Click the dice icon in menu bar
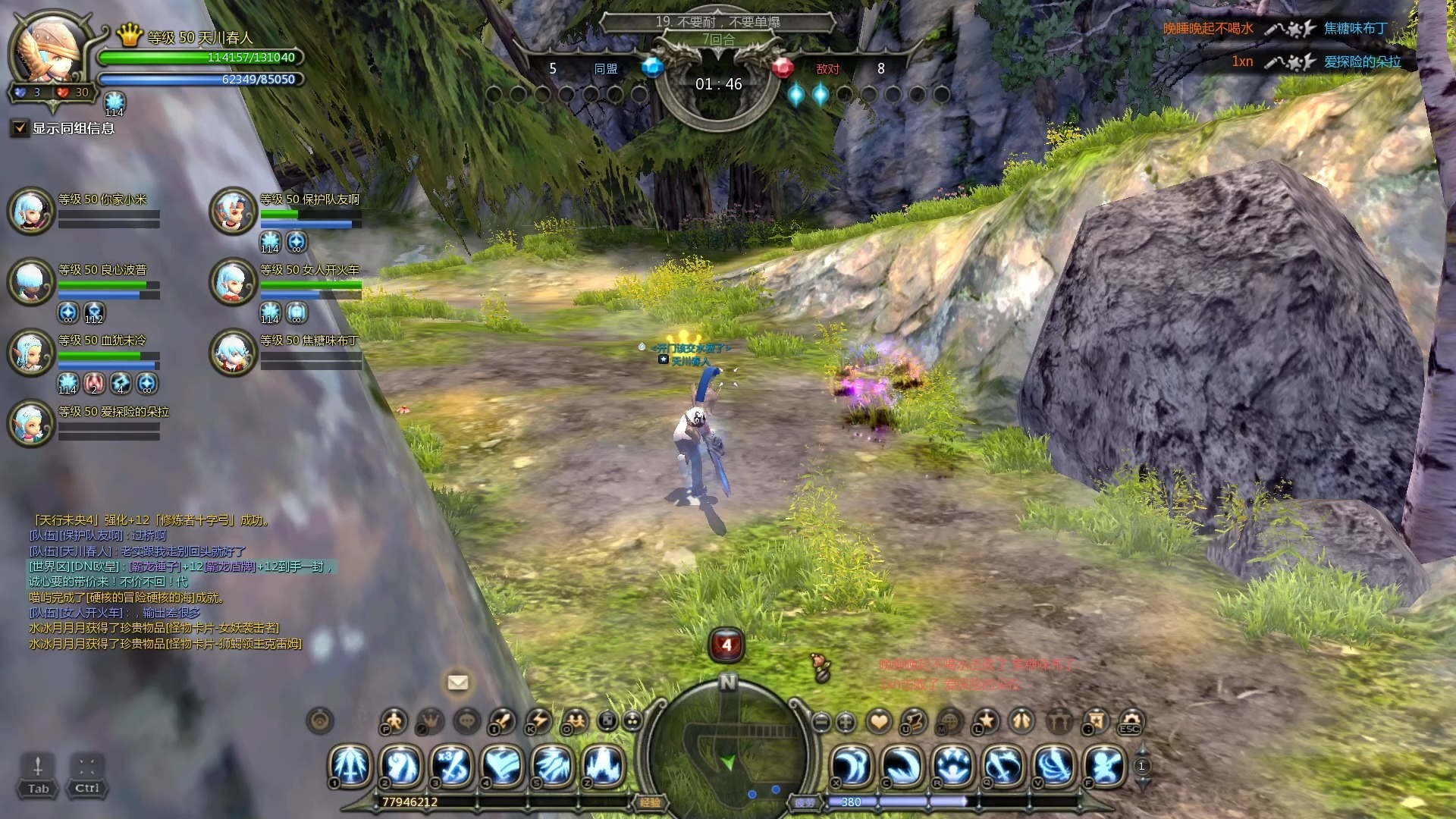1456x819 pixels. (x=607, y=720)
